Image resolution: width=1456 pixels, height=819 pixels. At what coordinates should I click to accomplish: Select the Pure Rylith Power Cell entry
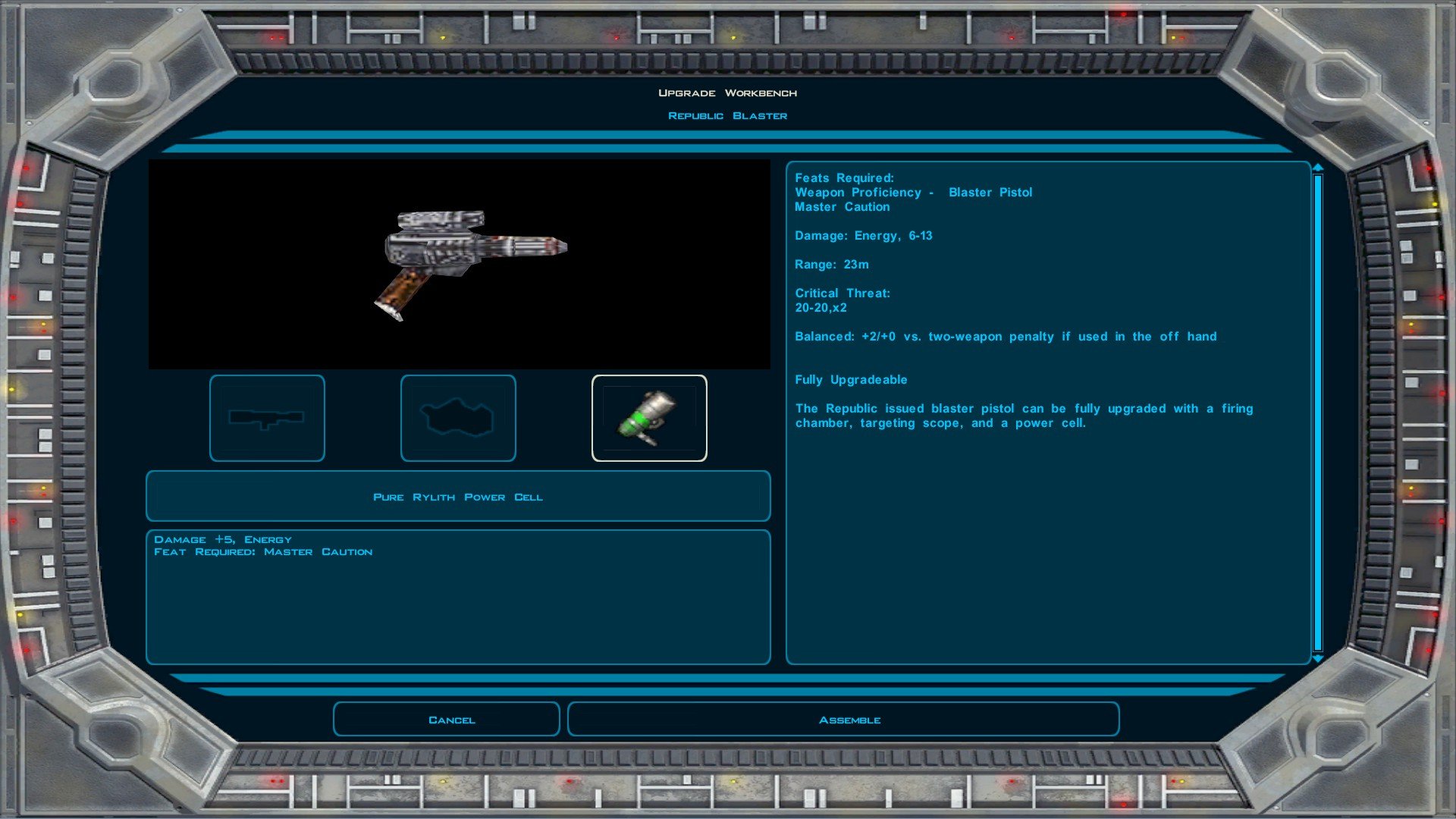[x=458, y=497]
